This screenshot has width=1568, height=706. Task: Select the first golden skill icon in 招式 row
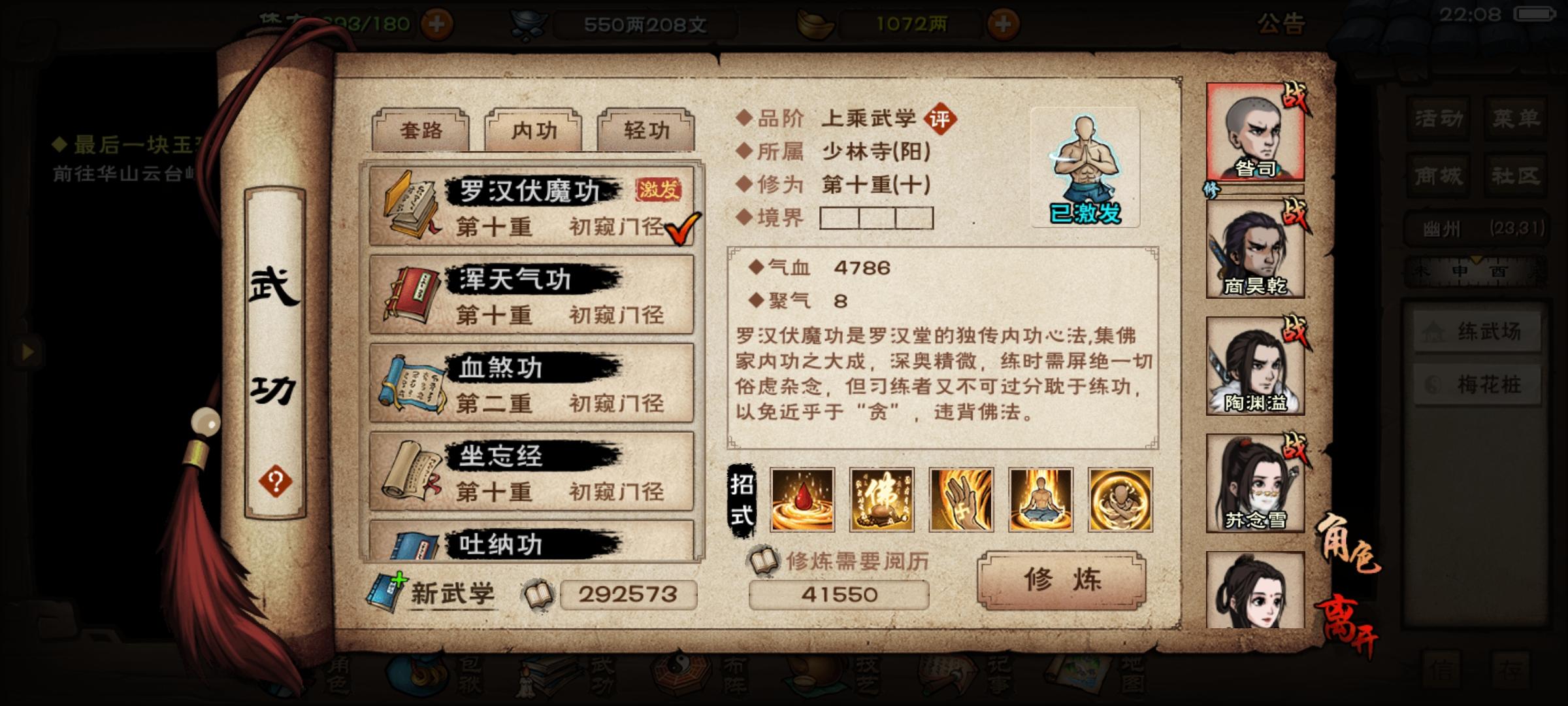pos(802,500)
